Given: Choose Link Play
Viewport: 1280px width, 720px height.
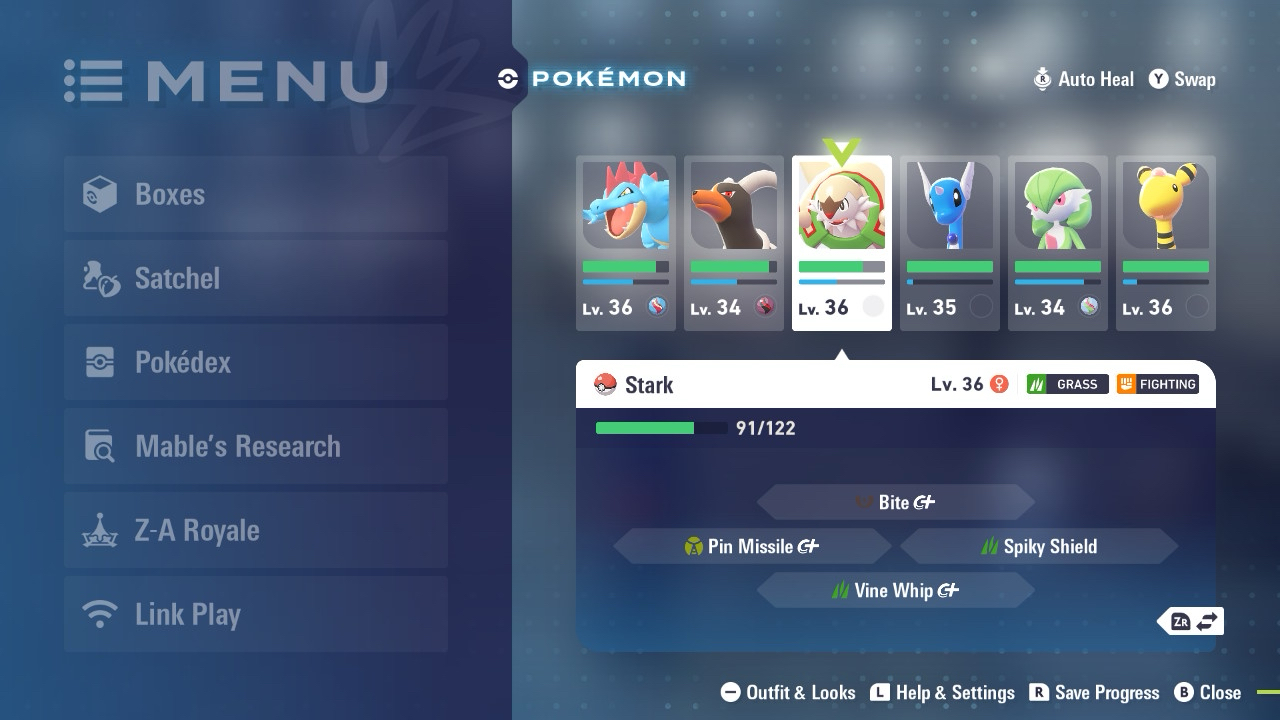Looking at the screenshot, I should 256,614.
